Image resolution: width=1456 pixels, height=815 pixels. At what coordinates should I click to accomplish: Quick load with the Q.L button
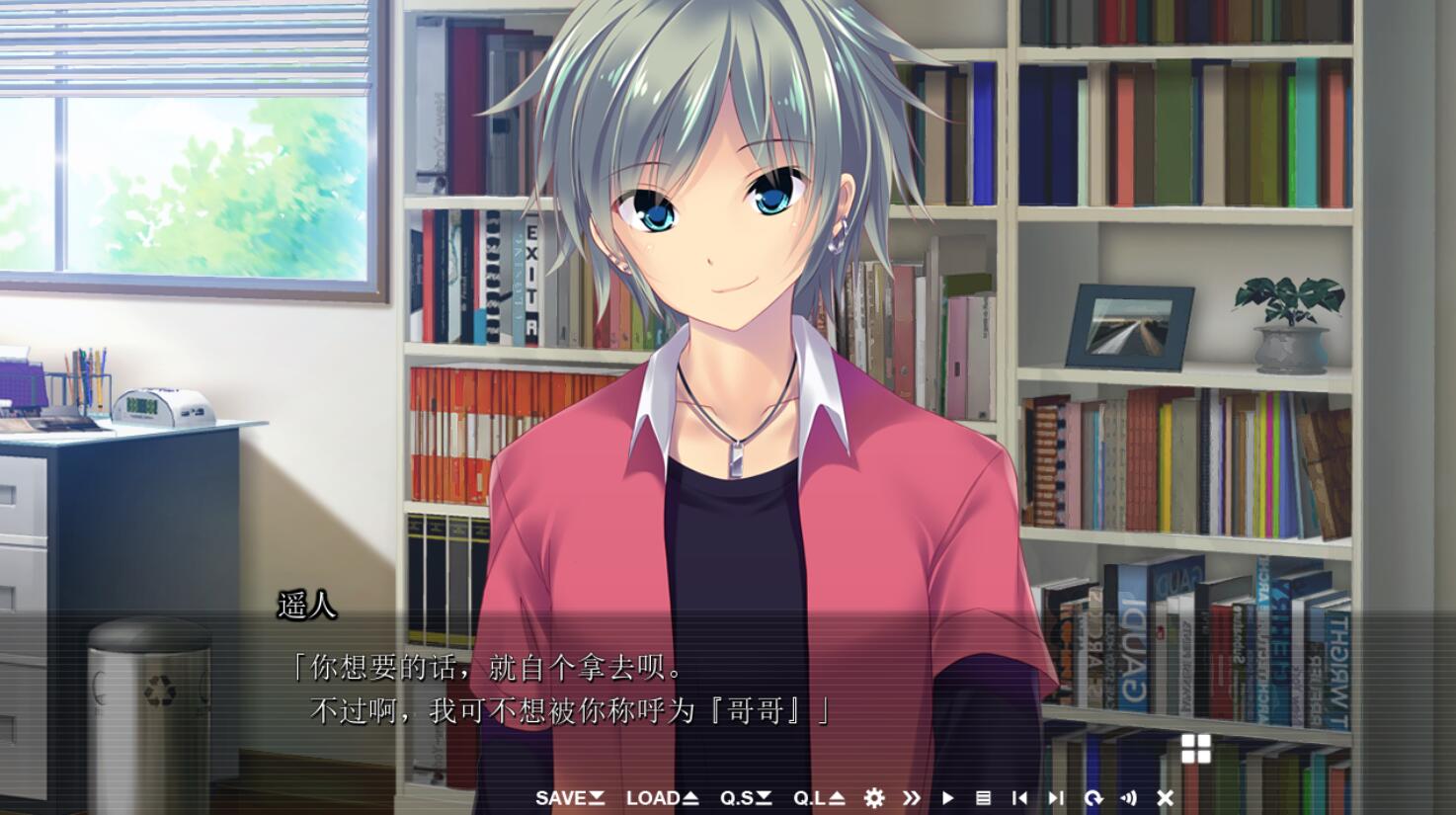tap(818, 798)
